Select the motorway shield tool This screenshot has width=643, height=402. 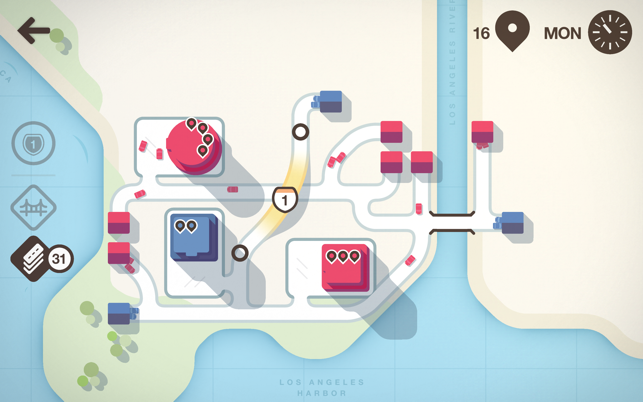pyautogui.click(x=33, y=145)
